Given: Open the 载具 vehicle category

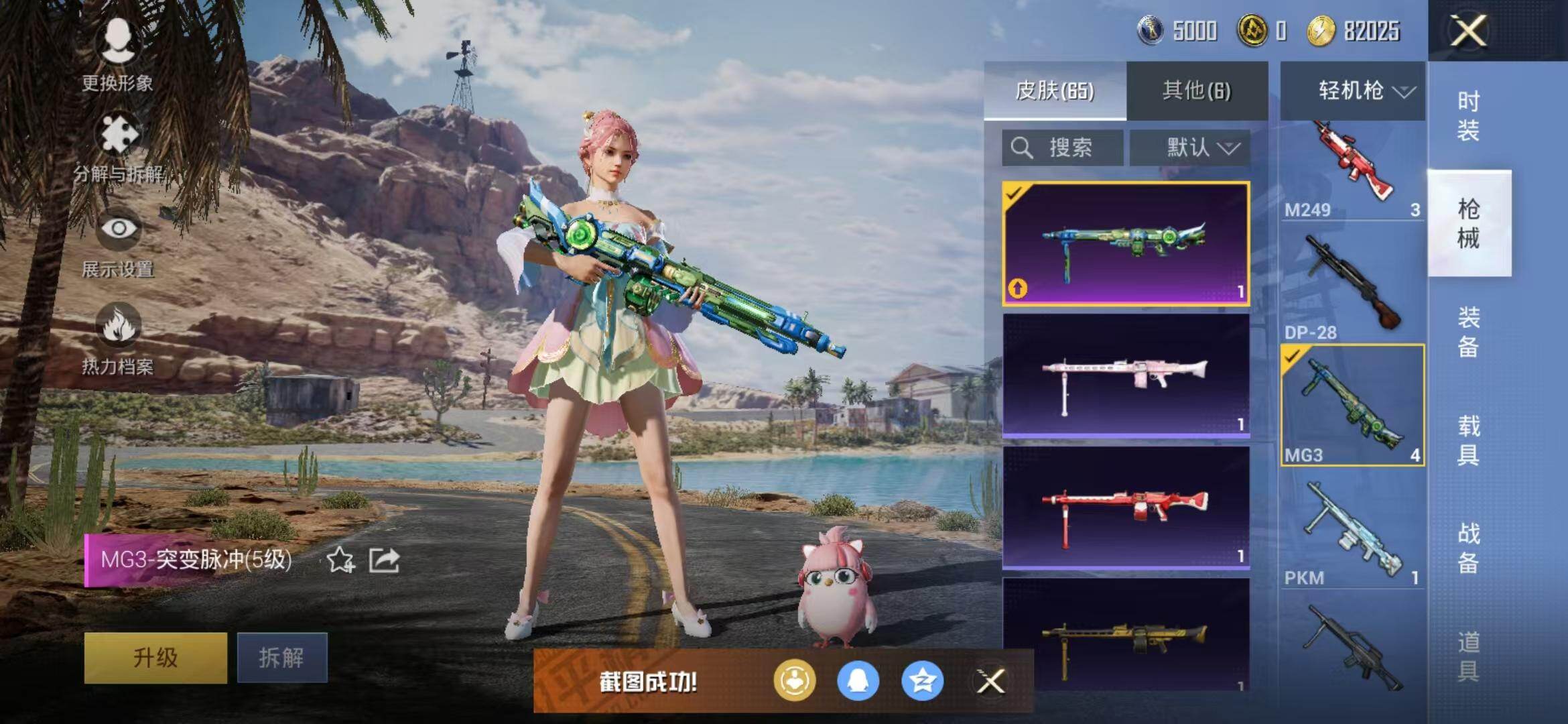Looking at the screenshot, I should 1469,440.
